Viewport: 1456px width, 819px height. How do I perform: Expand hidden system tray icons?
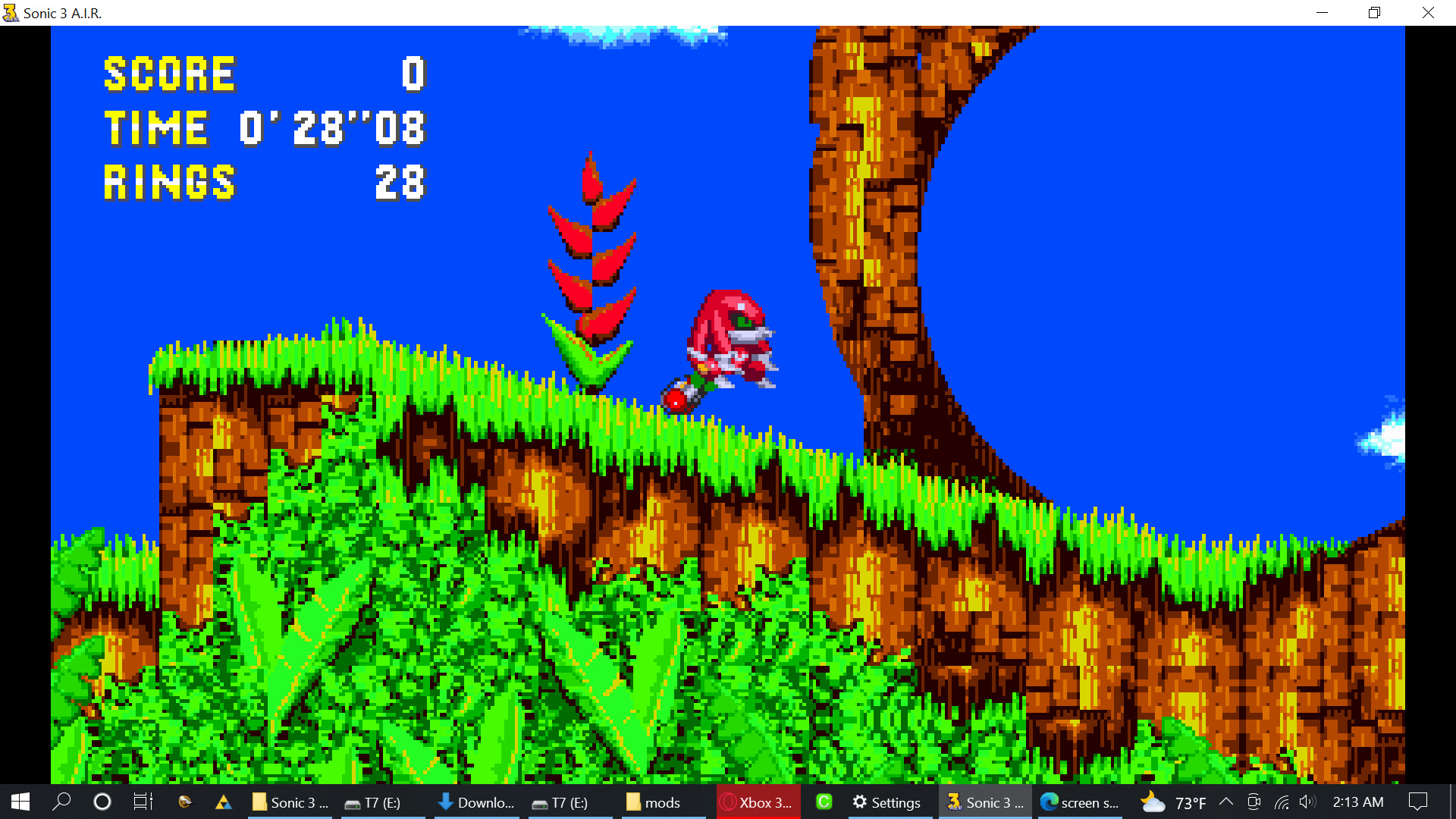click(1225, 802)
